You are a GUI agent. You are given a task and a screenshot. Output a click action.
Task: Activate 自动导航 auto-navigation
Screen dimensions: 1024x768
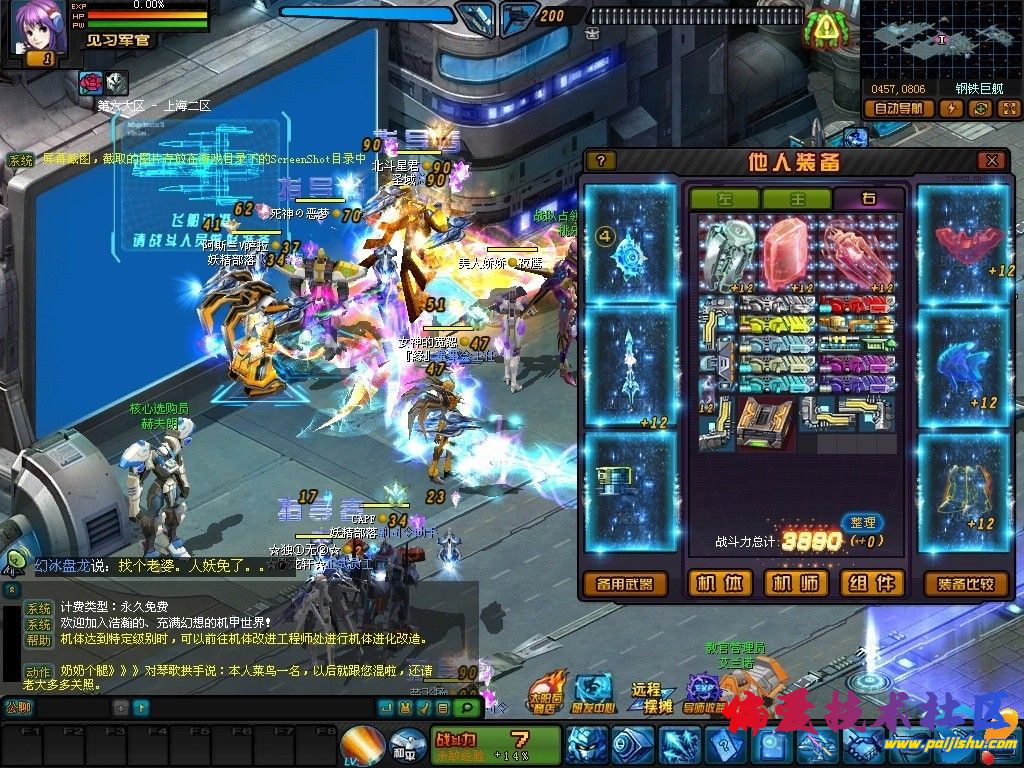click(899, 109)
